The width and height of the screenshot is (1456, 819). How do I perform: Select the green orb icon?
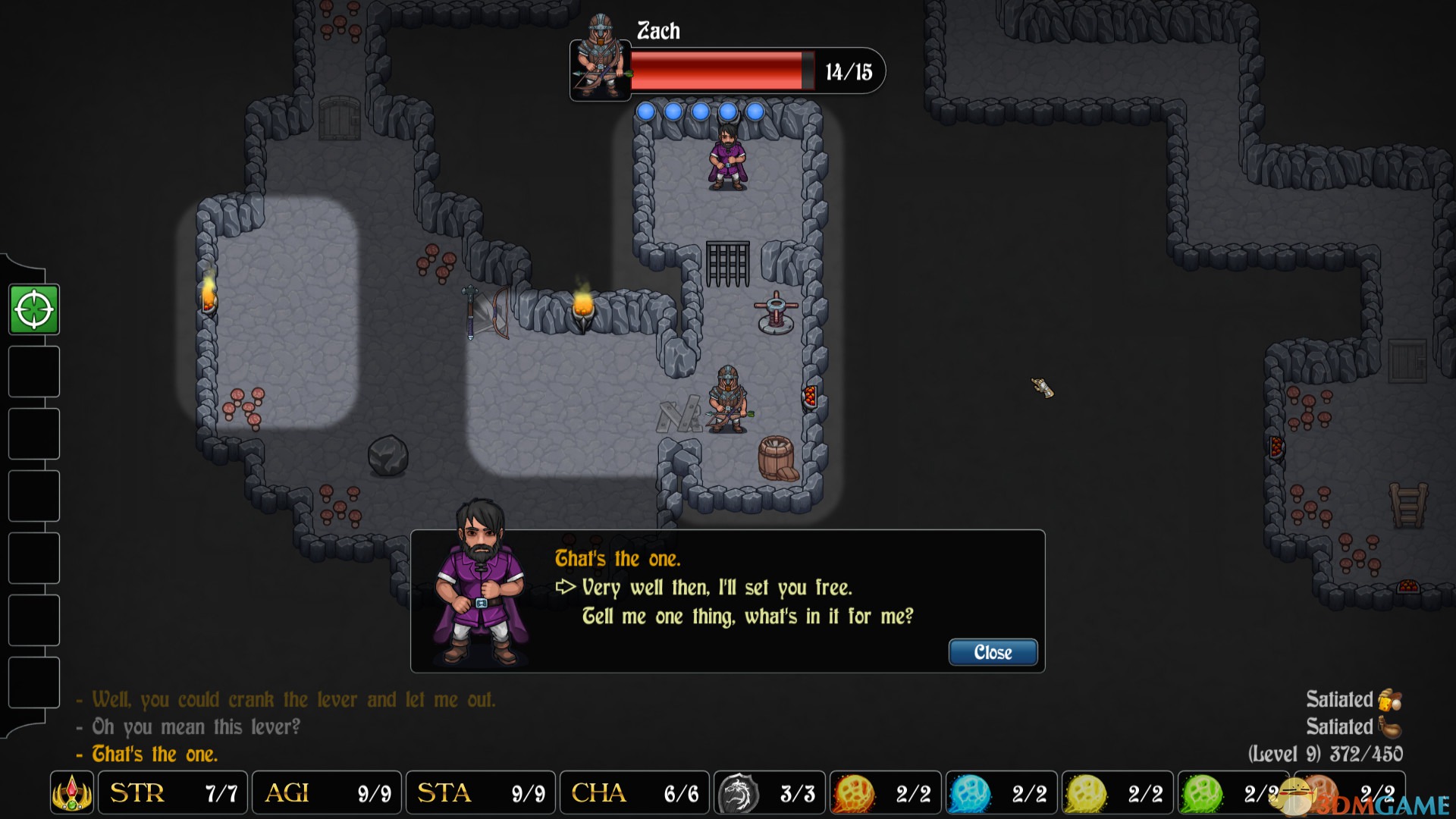point(1202,793)
